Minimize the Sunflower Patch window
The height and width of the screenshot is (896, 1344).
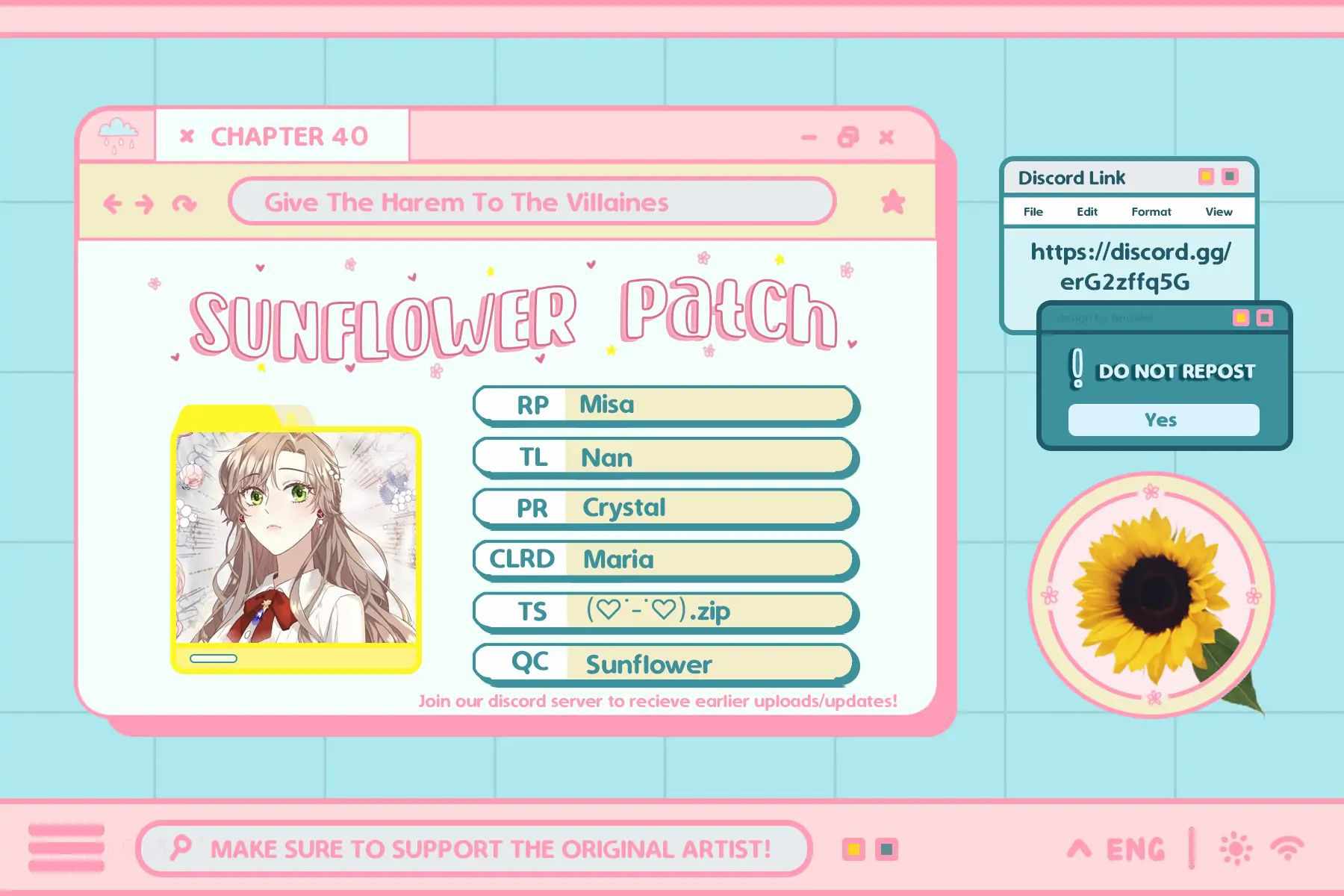pyautogui.click(x=809, y=137)
